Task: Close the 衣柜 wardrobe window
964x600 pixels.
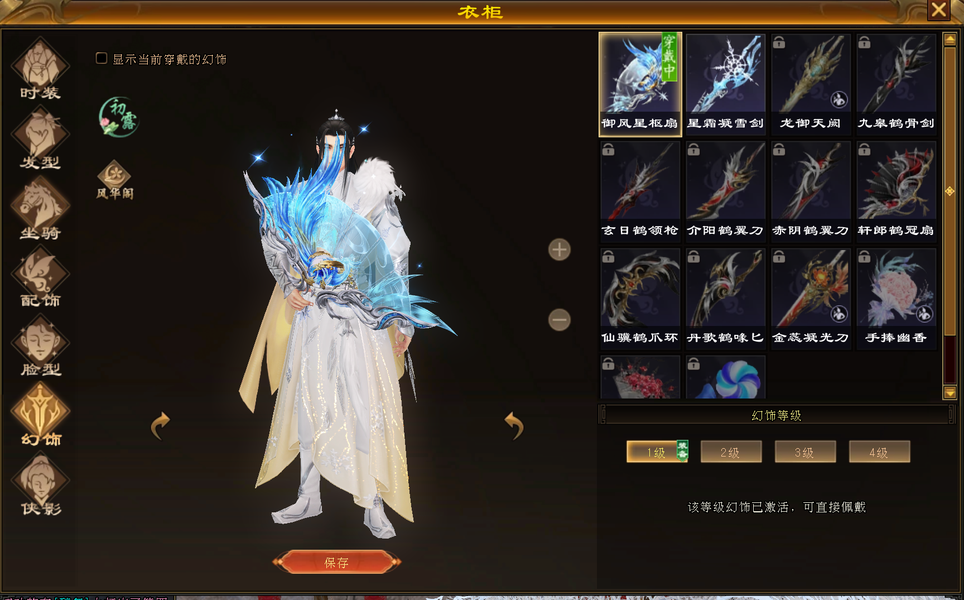Action: click(x=938, y=11)
